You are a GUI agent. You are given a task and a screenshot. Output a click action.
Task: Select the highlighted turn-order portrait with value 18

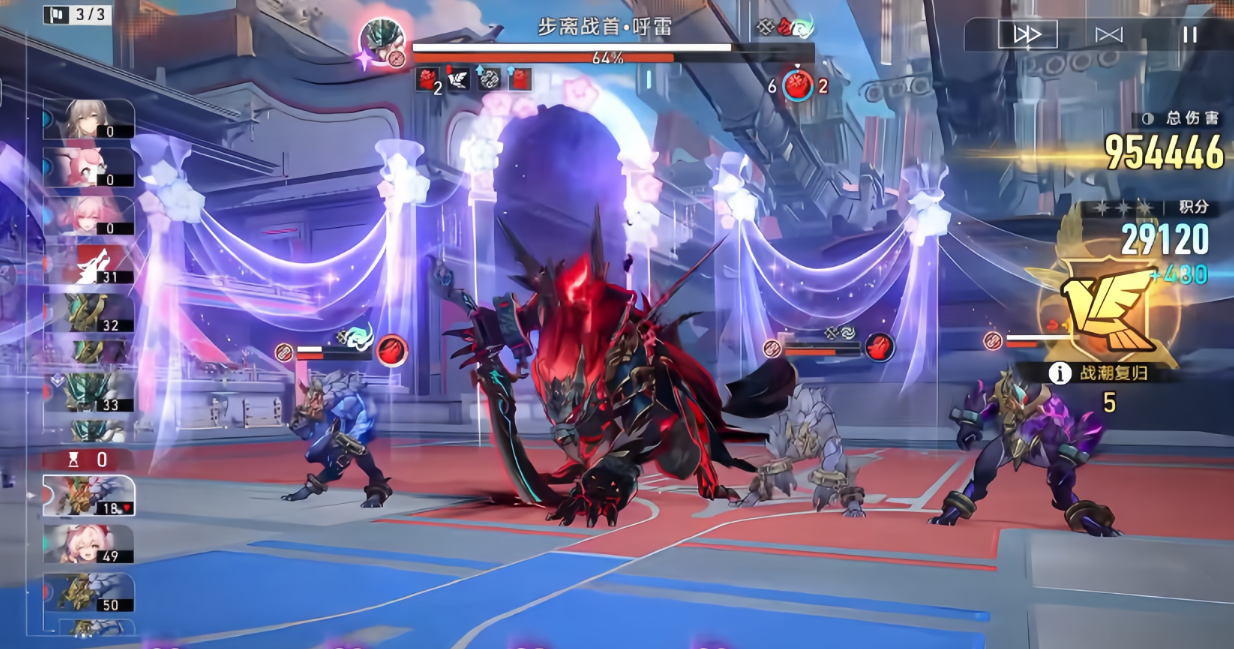(x=89, y=495)
